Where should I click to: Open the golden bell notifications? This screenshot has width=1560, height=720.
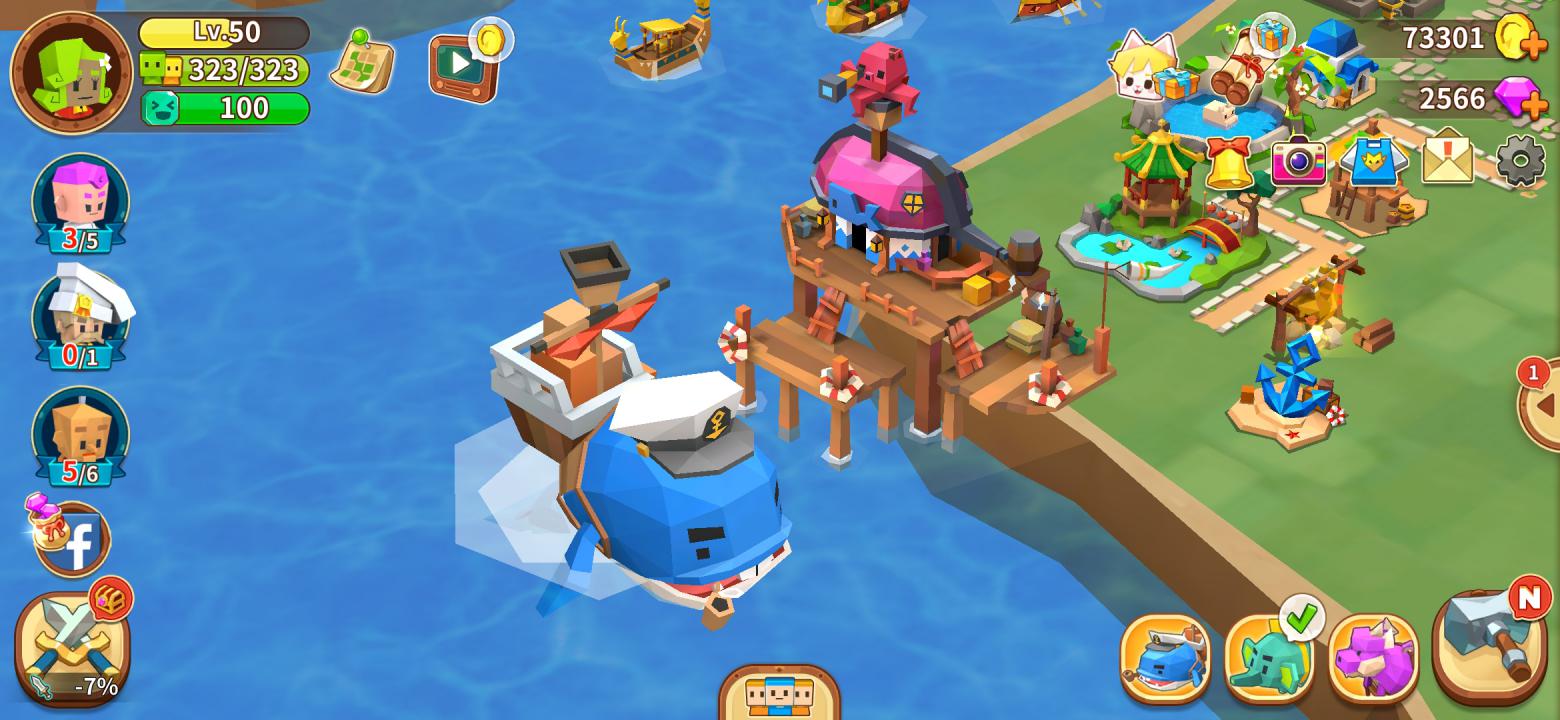1229,161
